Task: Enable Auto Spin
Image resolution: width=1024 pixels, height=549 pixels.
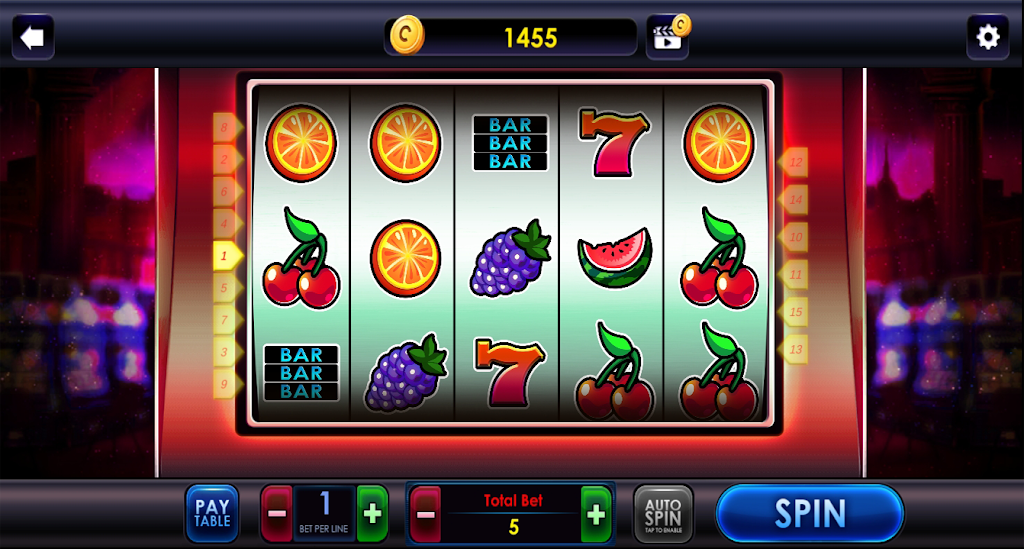Action: pyautogui.click(x=663, y=514)
